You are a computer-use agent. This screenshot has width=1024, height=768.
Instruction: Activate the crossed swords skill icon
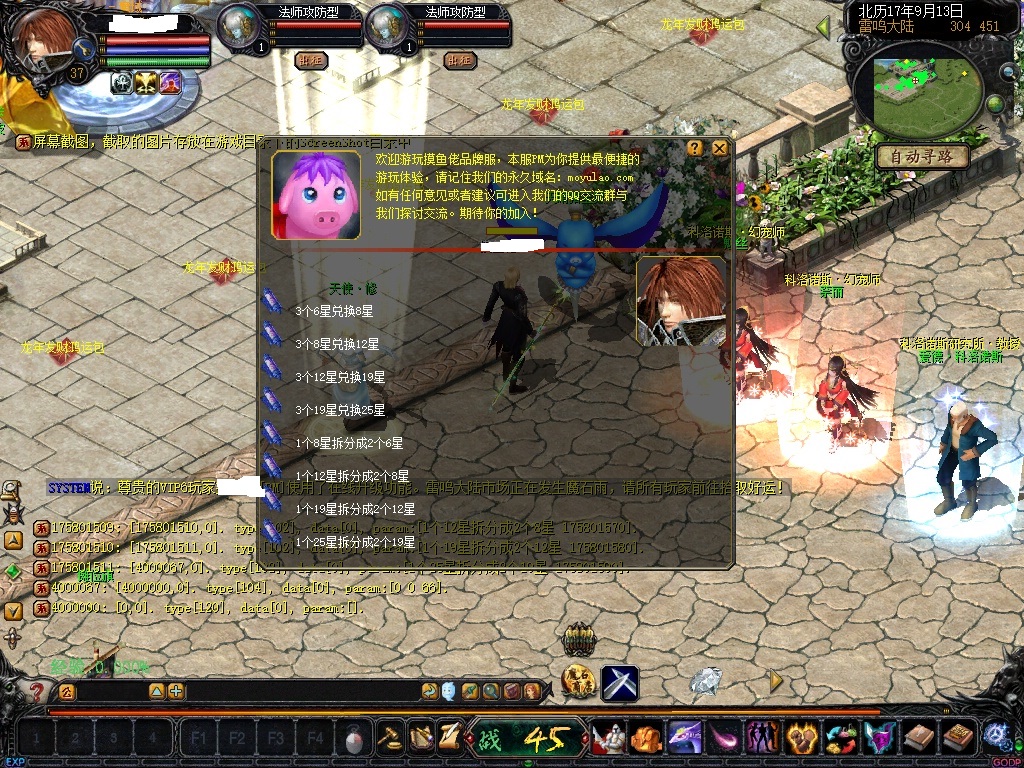click(620, 683)
